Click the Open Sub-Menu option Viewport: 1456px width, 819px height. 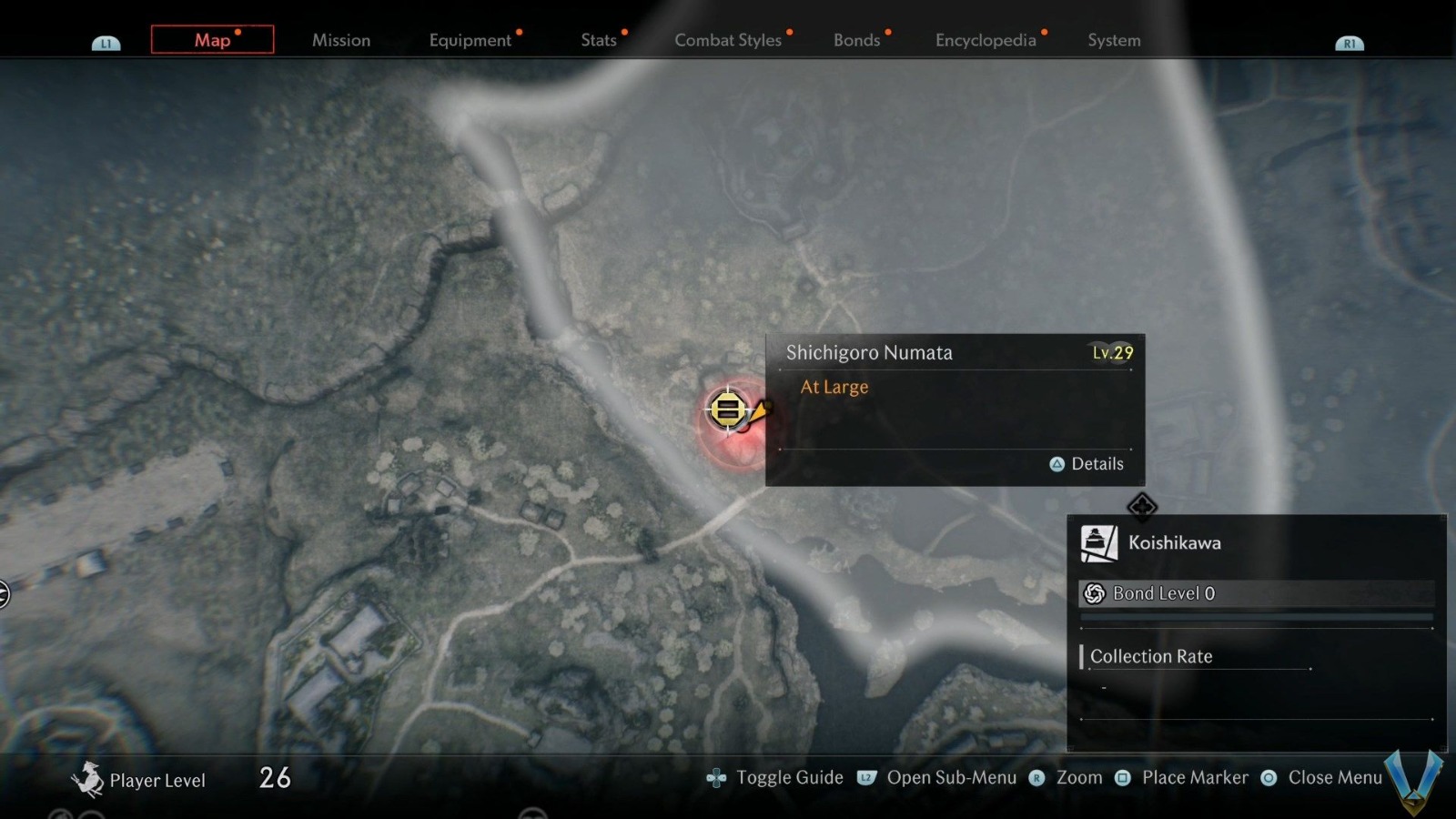tap(939, 778)
